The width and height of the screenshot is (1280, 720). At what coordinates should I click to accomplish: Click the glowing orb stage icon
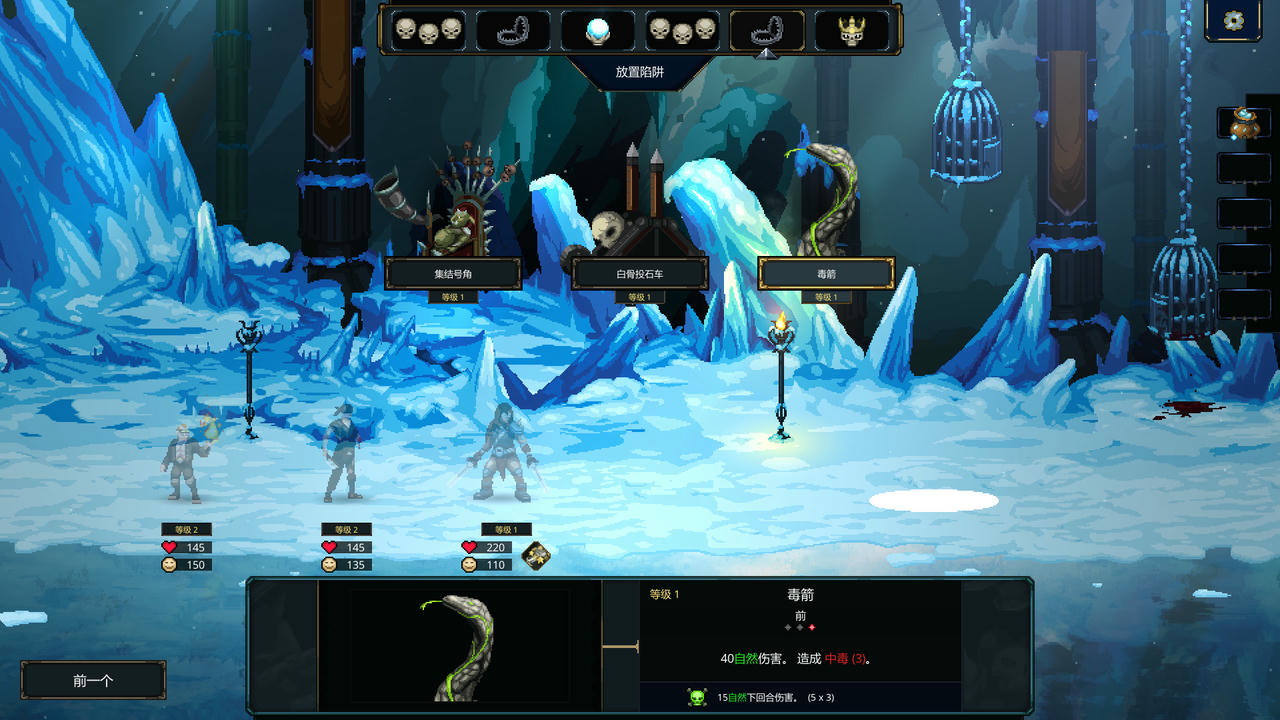(x=597, y=31)
